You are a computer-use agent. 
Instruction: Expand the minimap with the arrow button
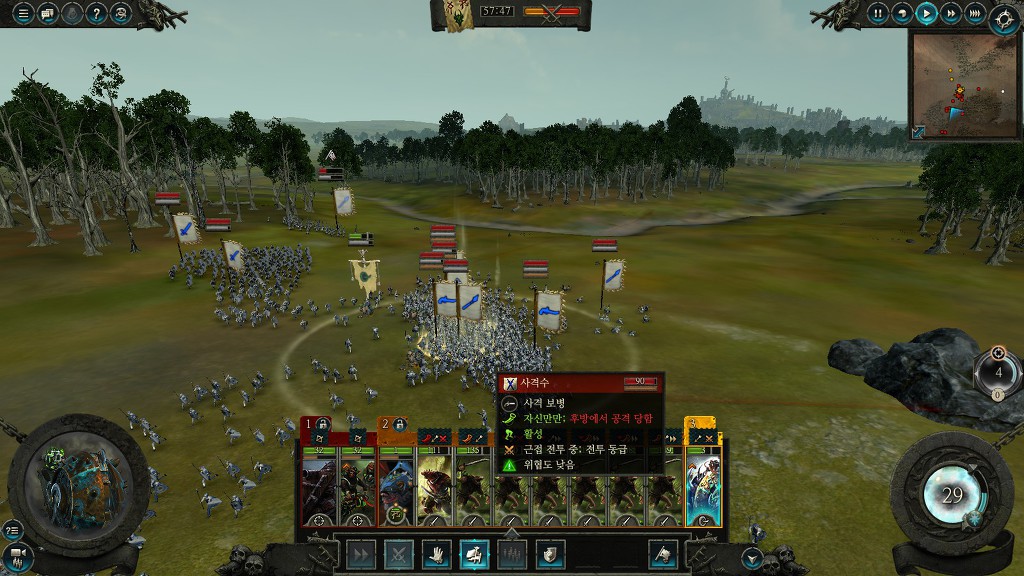click(918, 132)
